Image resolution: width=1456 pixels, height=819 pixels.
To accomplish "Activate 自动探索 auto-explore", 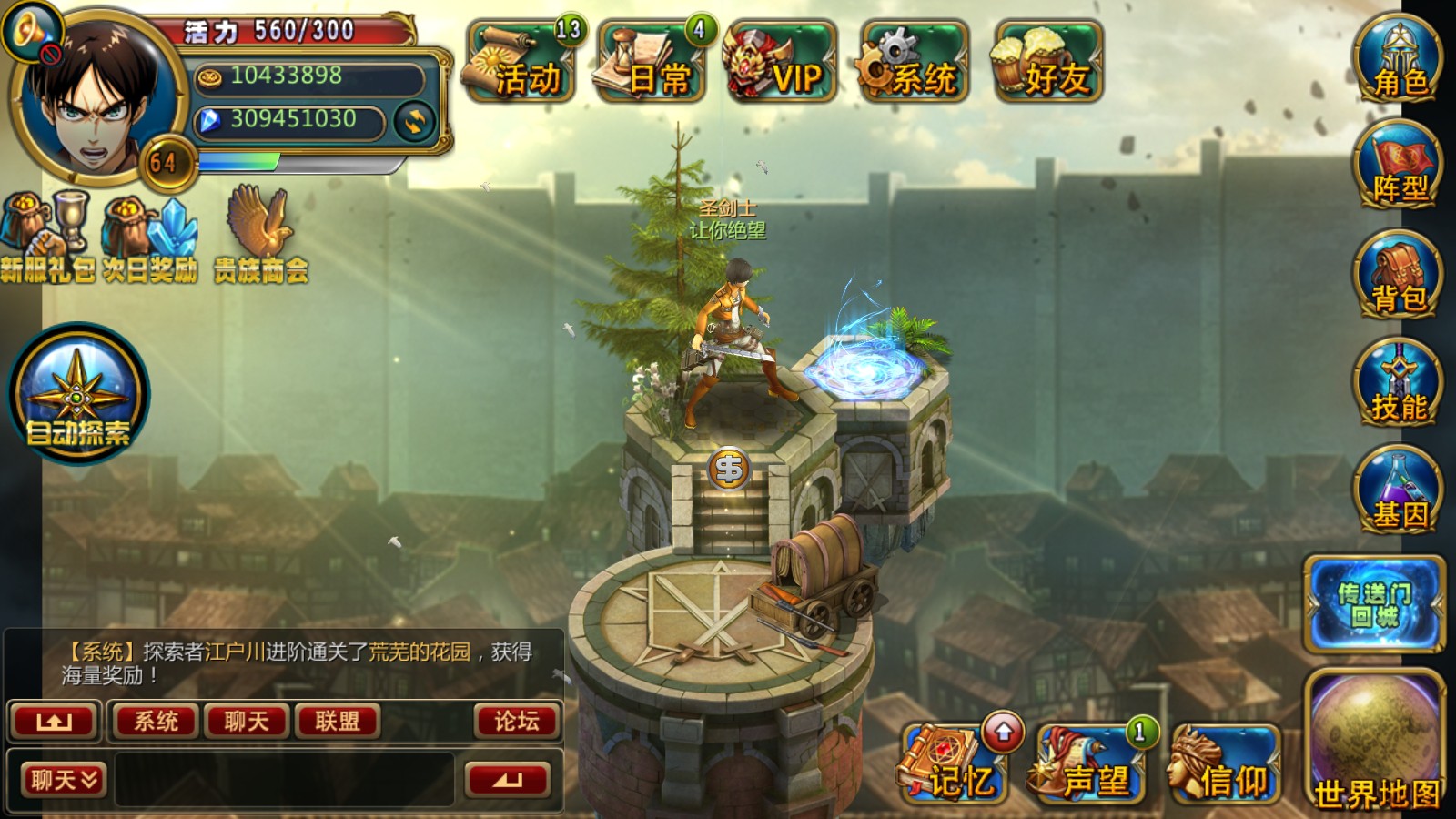I will coord(78,395).
